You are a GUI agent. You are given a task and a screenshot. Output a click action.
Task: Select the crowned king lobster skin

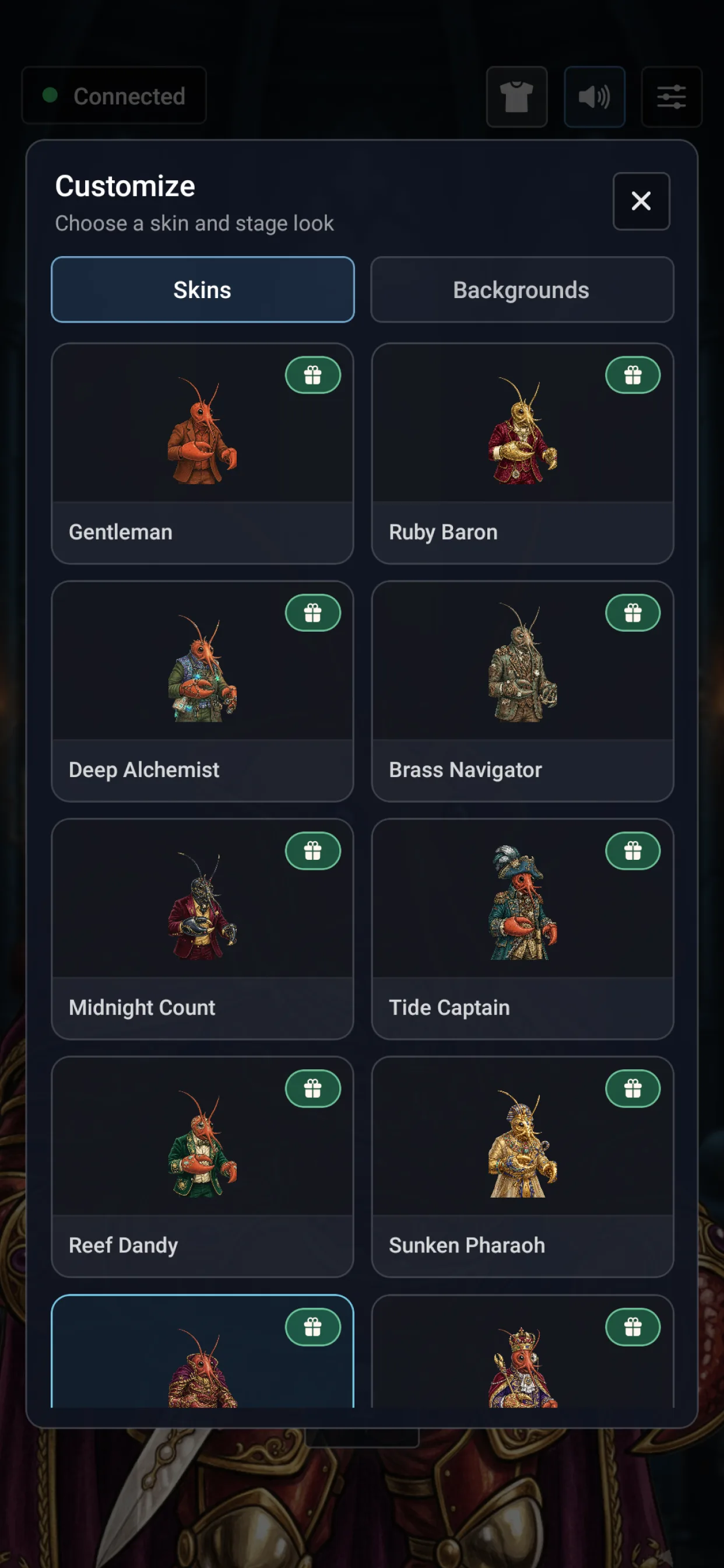click(521, 1363)
